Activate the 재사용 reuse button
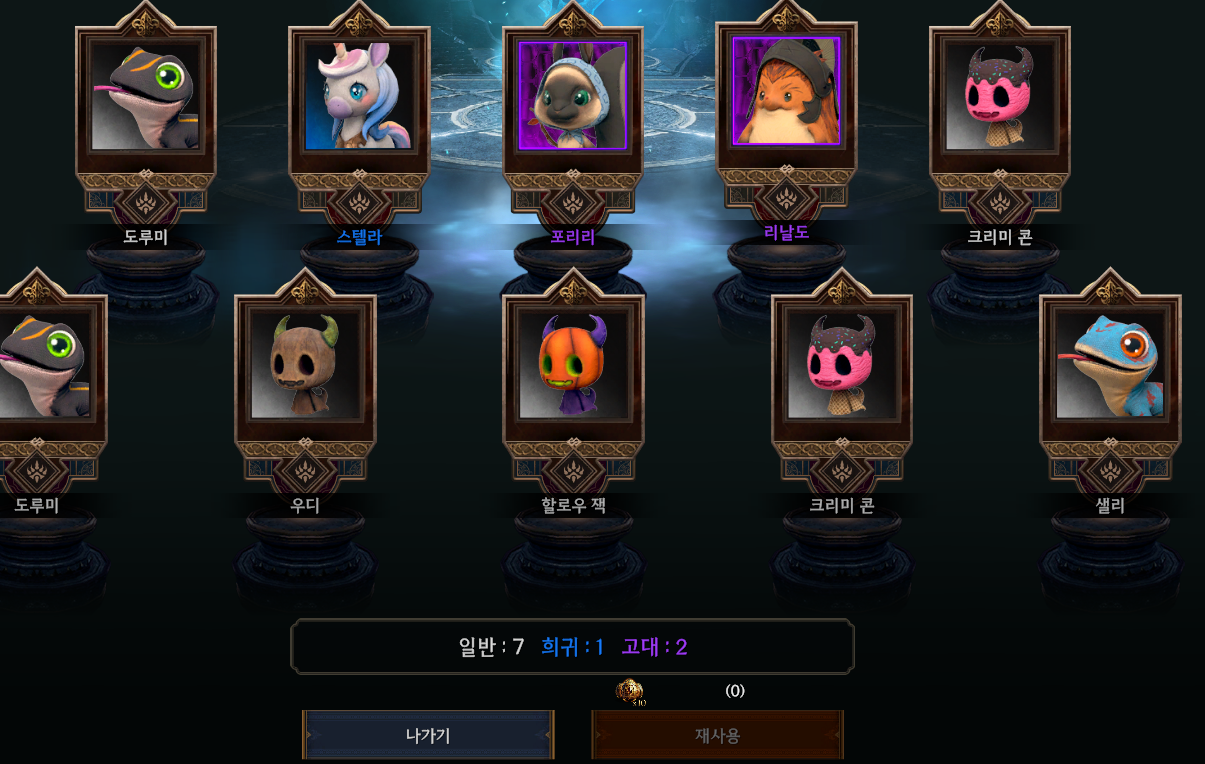The height and width of the screenshot is (764, 1205). click(717, 736)
